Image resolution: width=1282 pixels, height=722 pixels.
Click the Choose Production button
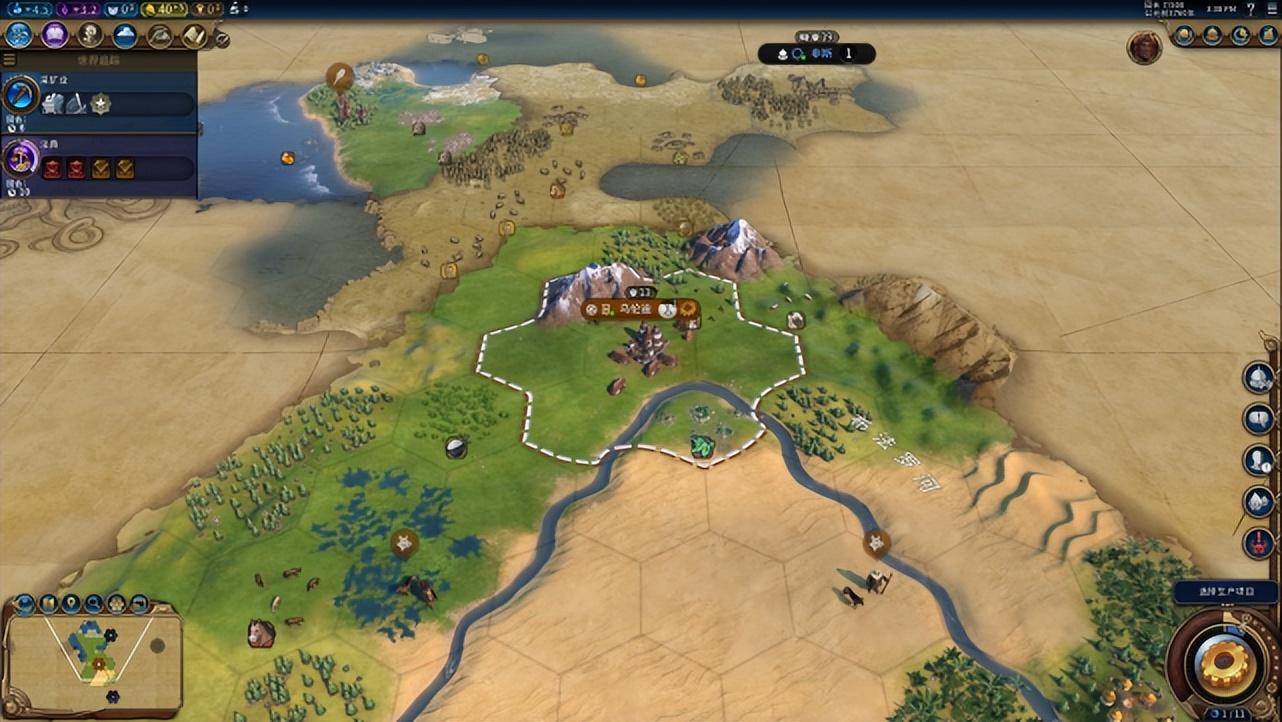1225,592
